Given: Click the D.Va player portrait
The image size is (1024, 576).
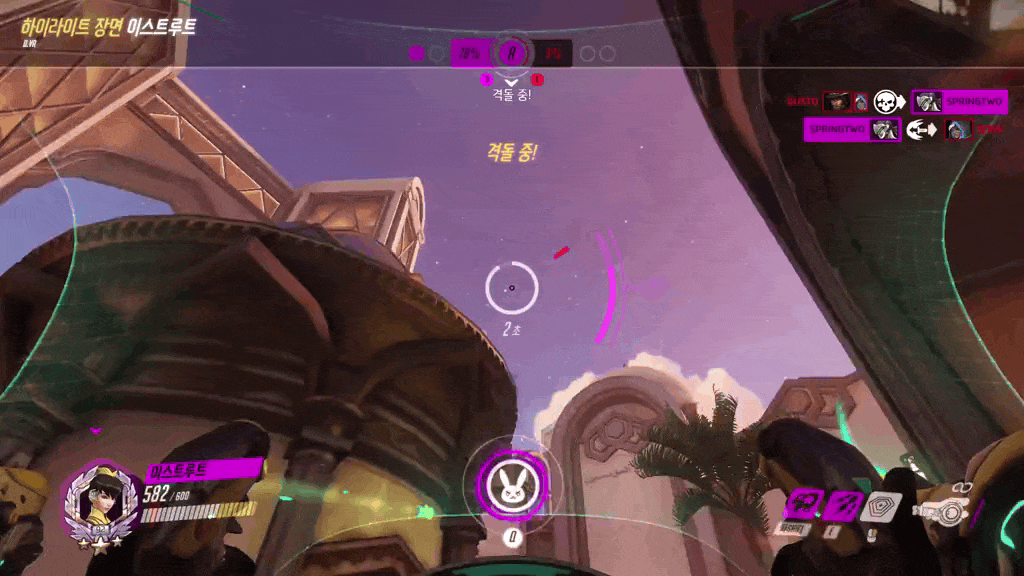Looking at the screenshot, I should [x=95, y=497].
